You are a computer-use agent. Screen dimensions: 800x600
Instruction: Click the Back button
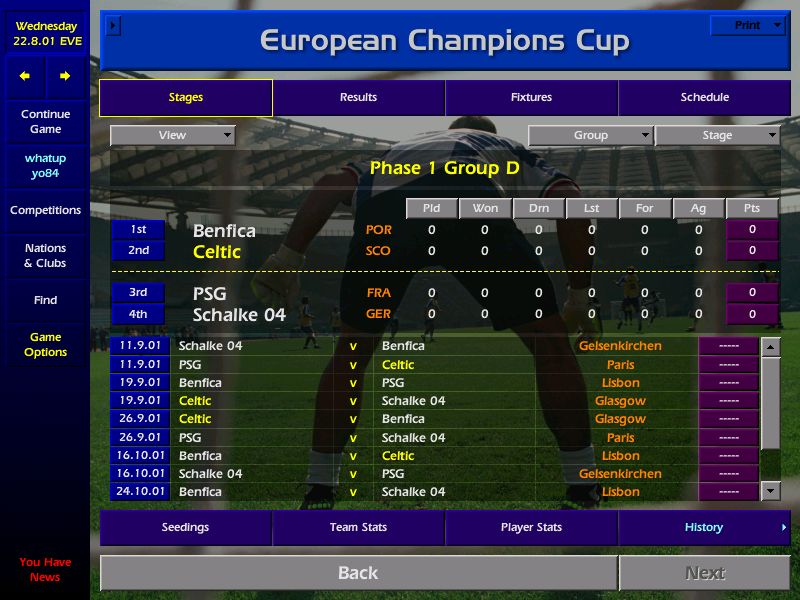pyautogui.click(x=358, y=573)
